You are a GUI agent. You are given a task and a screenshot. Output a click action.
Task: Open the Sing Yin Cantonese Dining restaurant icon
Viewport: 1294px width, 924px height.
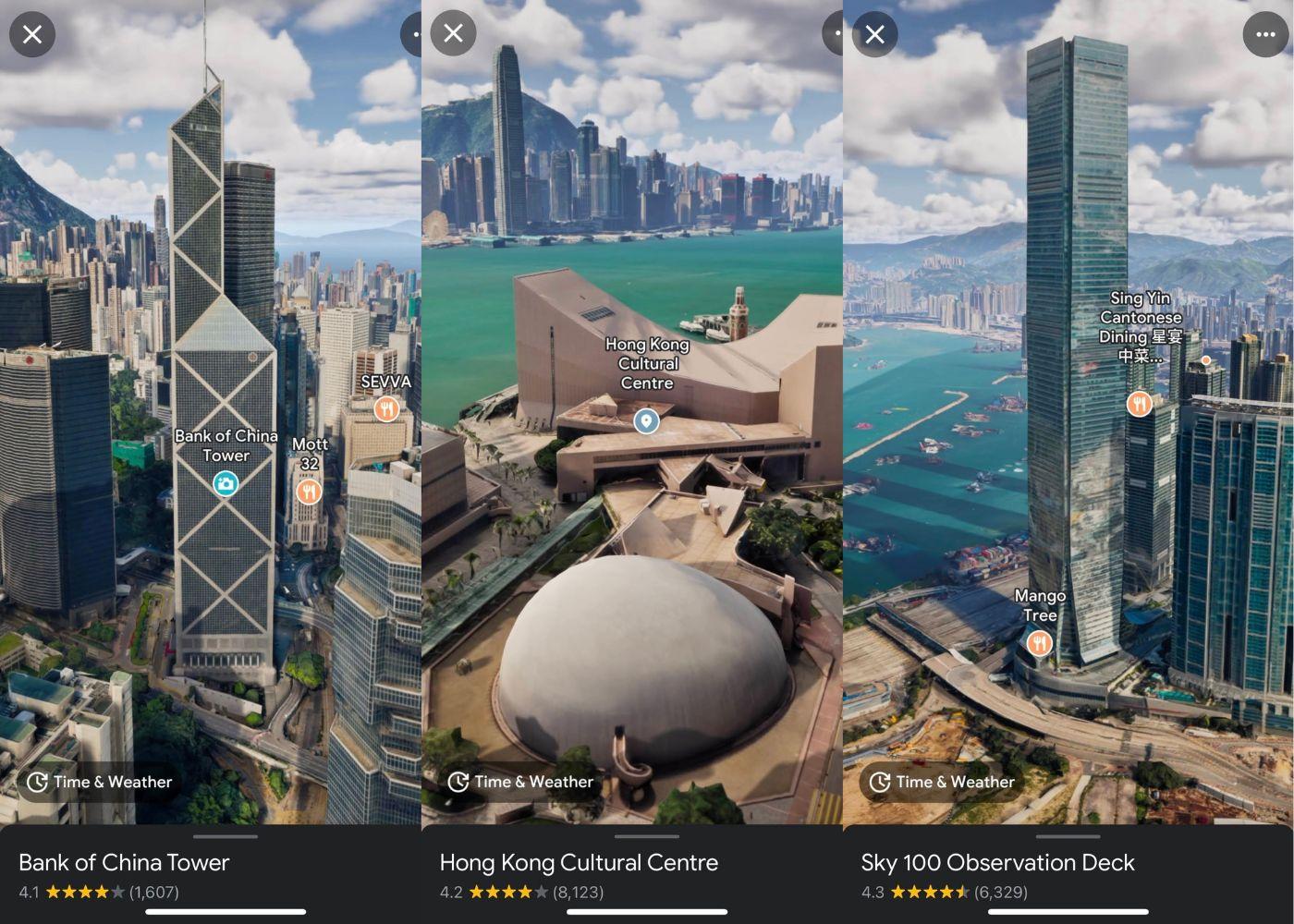tap(1138, 403)
